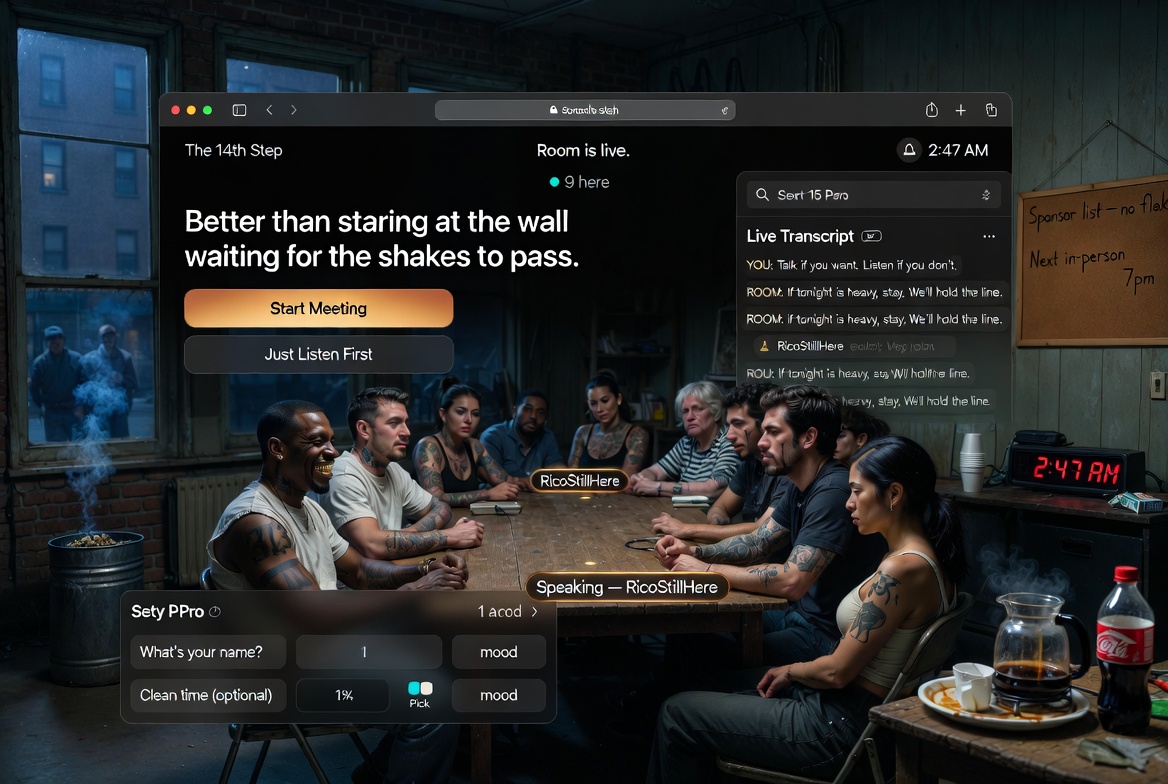
Task: Choose Just Listen First
Action: [x=318, y=354]
